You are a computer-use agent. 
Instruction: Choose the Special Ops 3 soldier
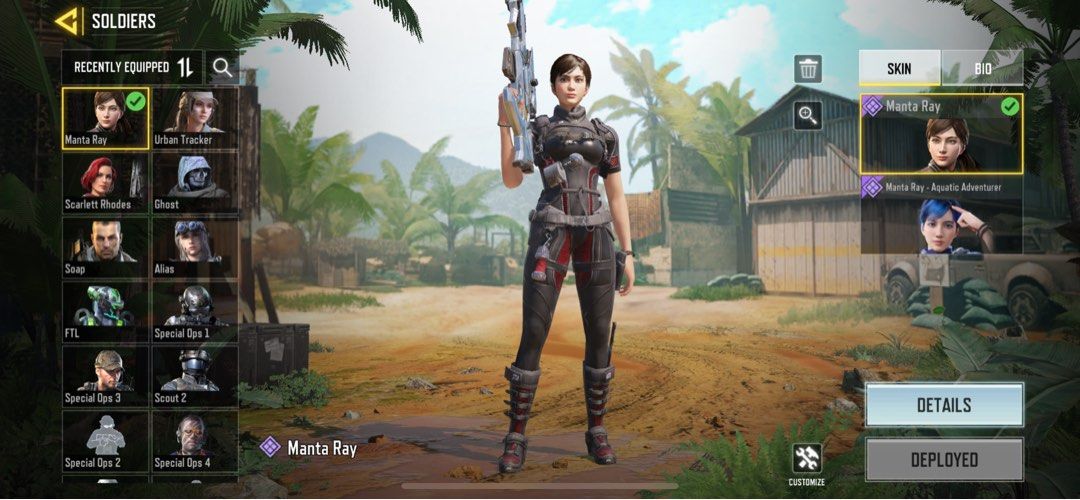click(105, 376)
